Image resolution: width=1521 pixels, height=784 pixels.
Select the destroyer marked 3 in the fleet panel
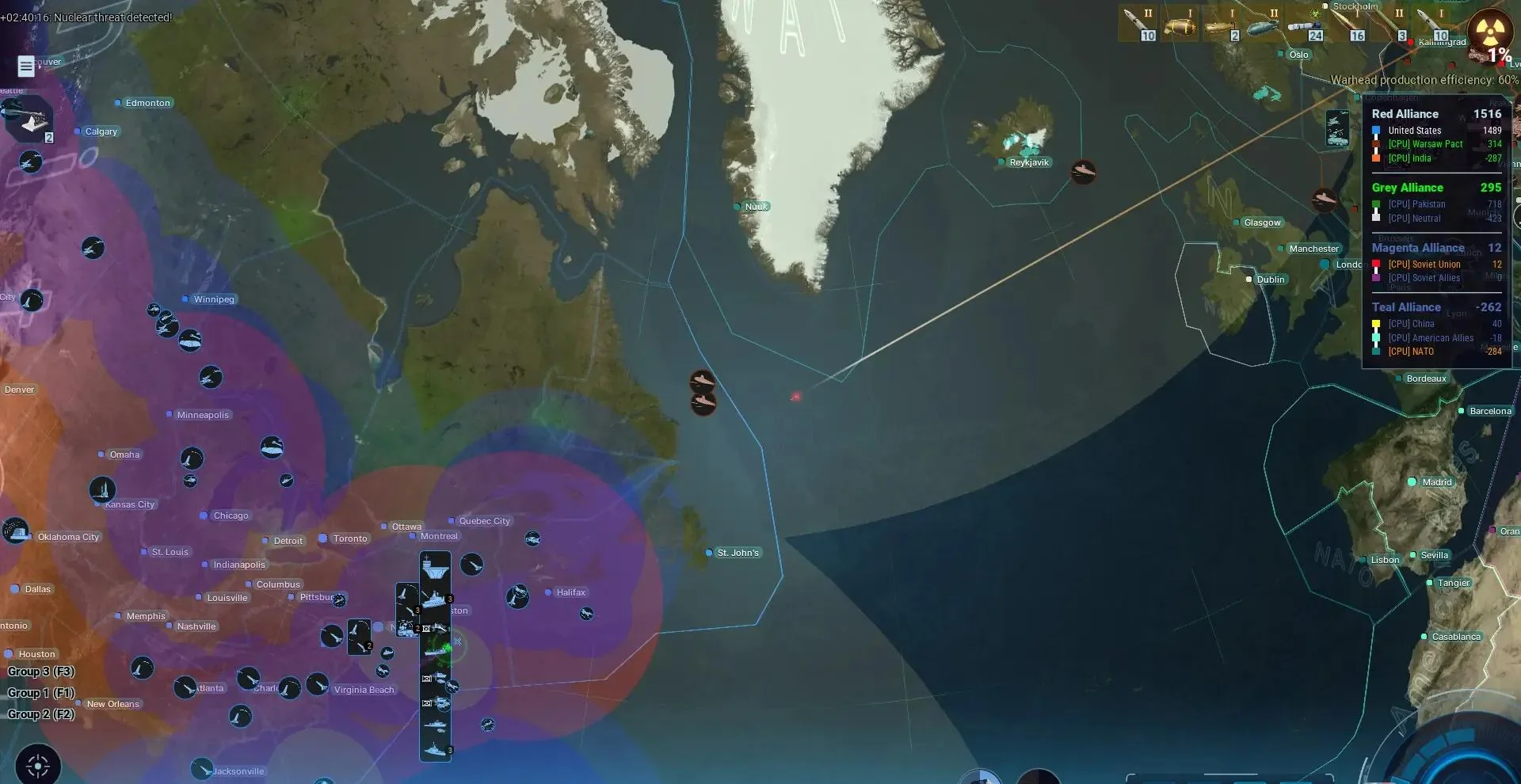tap(434, 599)
